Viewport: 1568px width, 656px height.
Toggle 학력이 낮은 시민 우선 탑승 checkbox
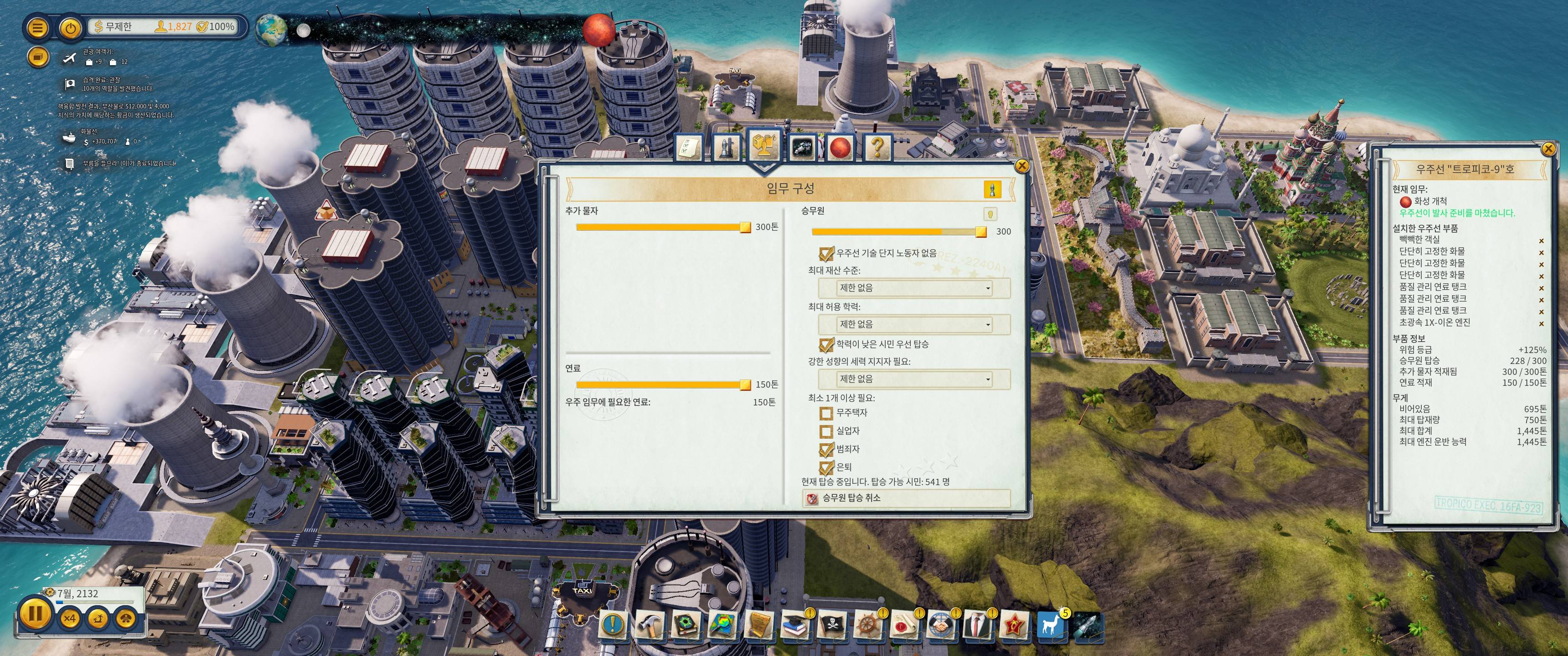click(x=826, y=345)
